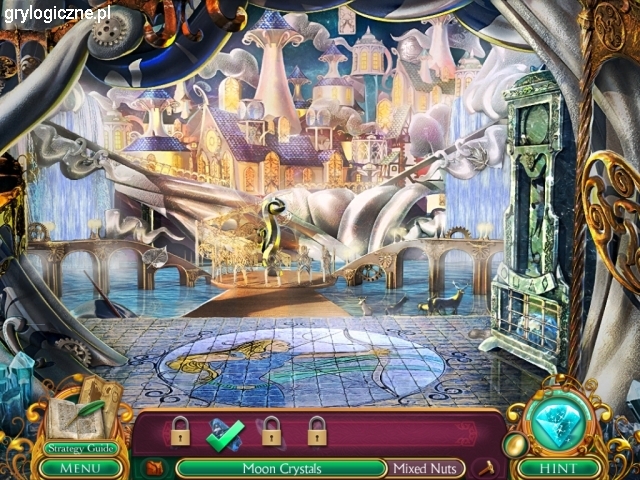Screen dimensions: 640x480
Task: Open the Strategy Guide
Action: 82,448
